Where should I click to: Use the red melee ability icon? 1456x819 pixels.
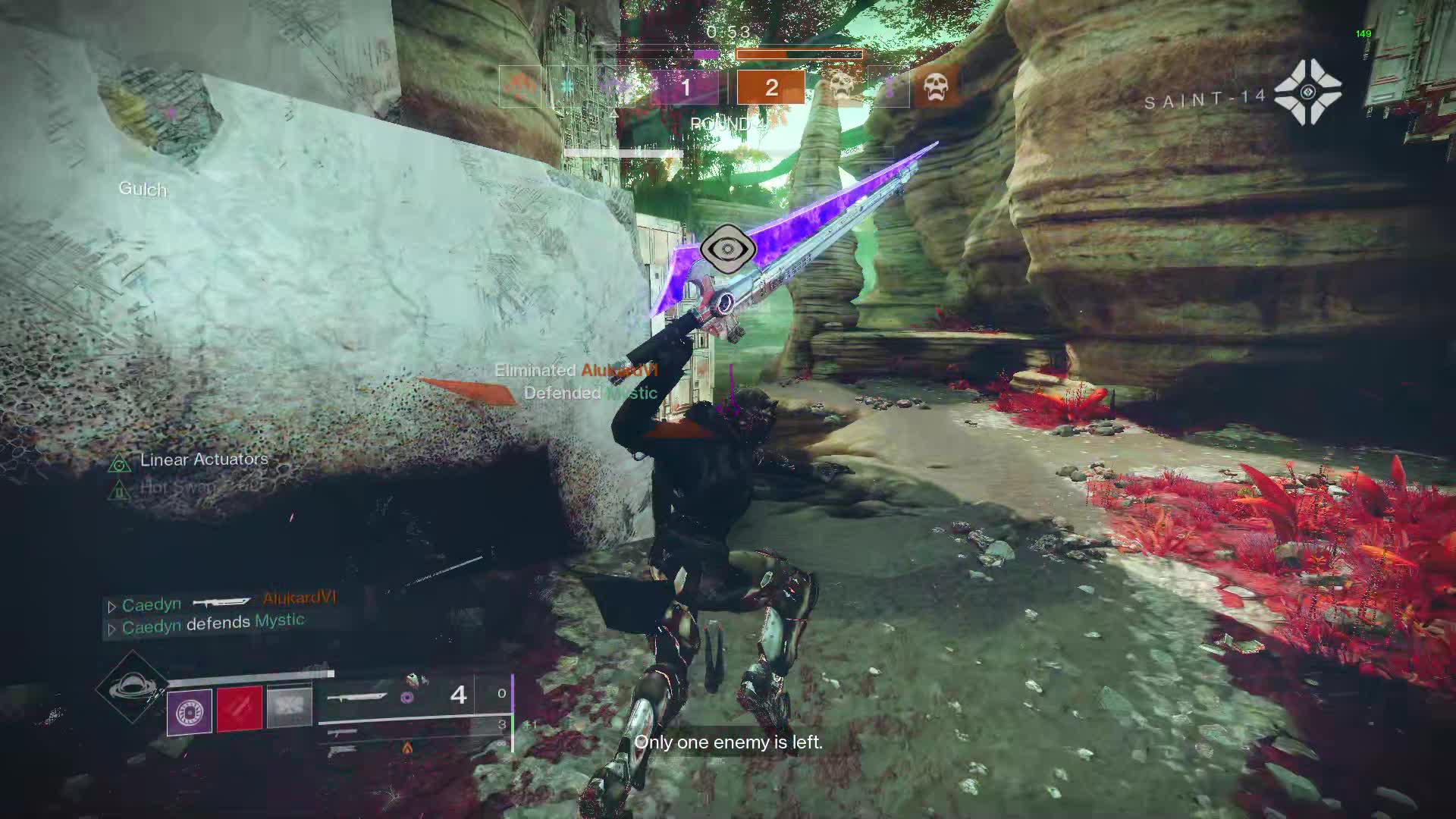pos(240,709)
